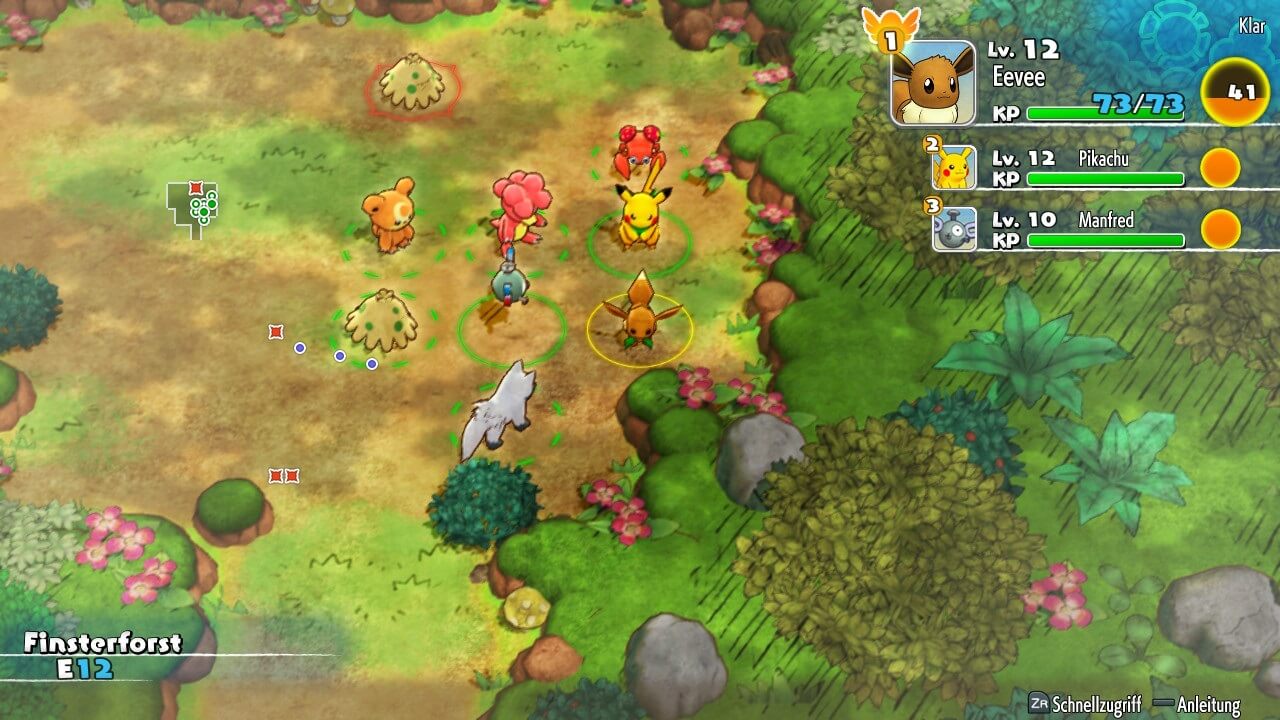Open the dungeon minimap overlay

[195, 208]
